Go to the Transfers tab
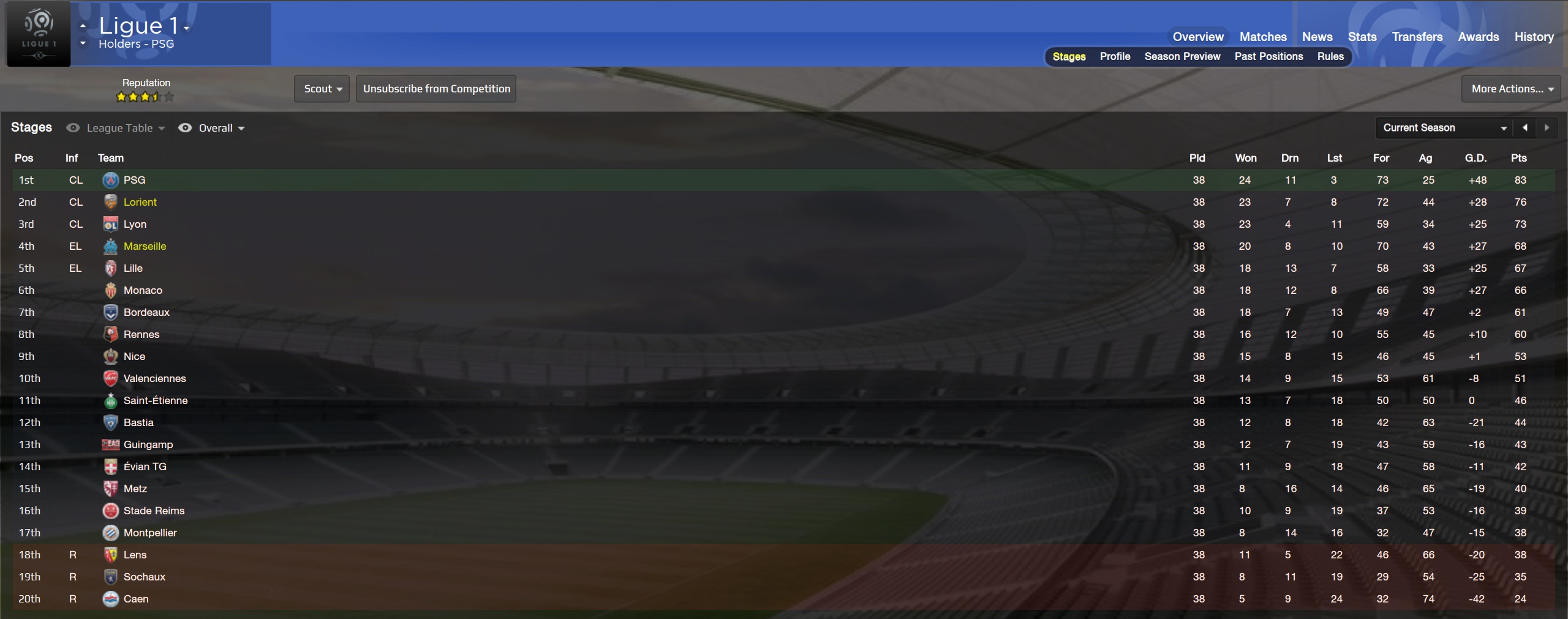Viewport: 1568px width, 619px height. (x=1417, y=37)
